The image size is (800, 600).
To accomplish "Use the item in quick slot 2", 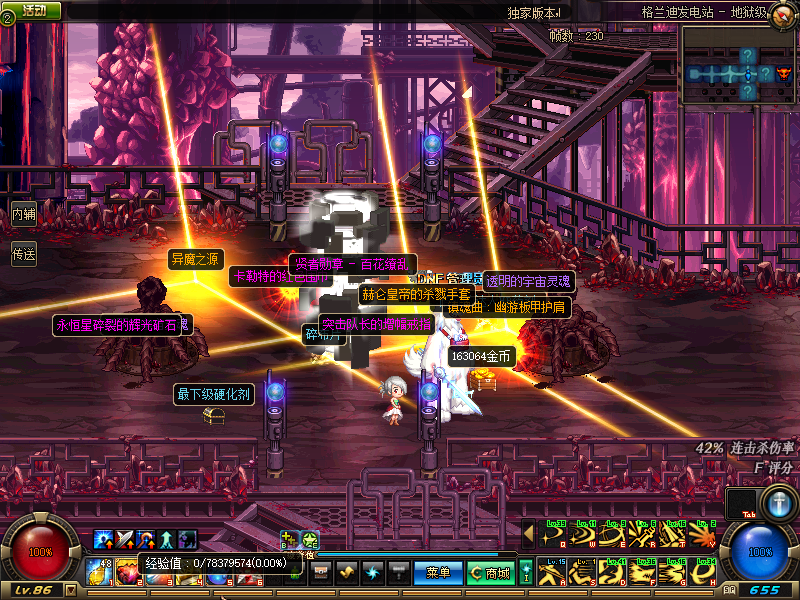I will pos(128,572).
